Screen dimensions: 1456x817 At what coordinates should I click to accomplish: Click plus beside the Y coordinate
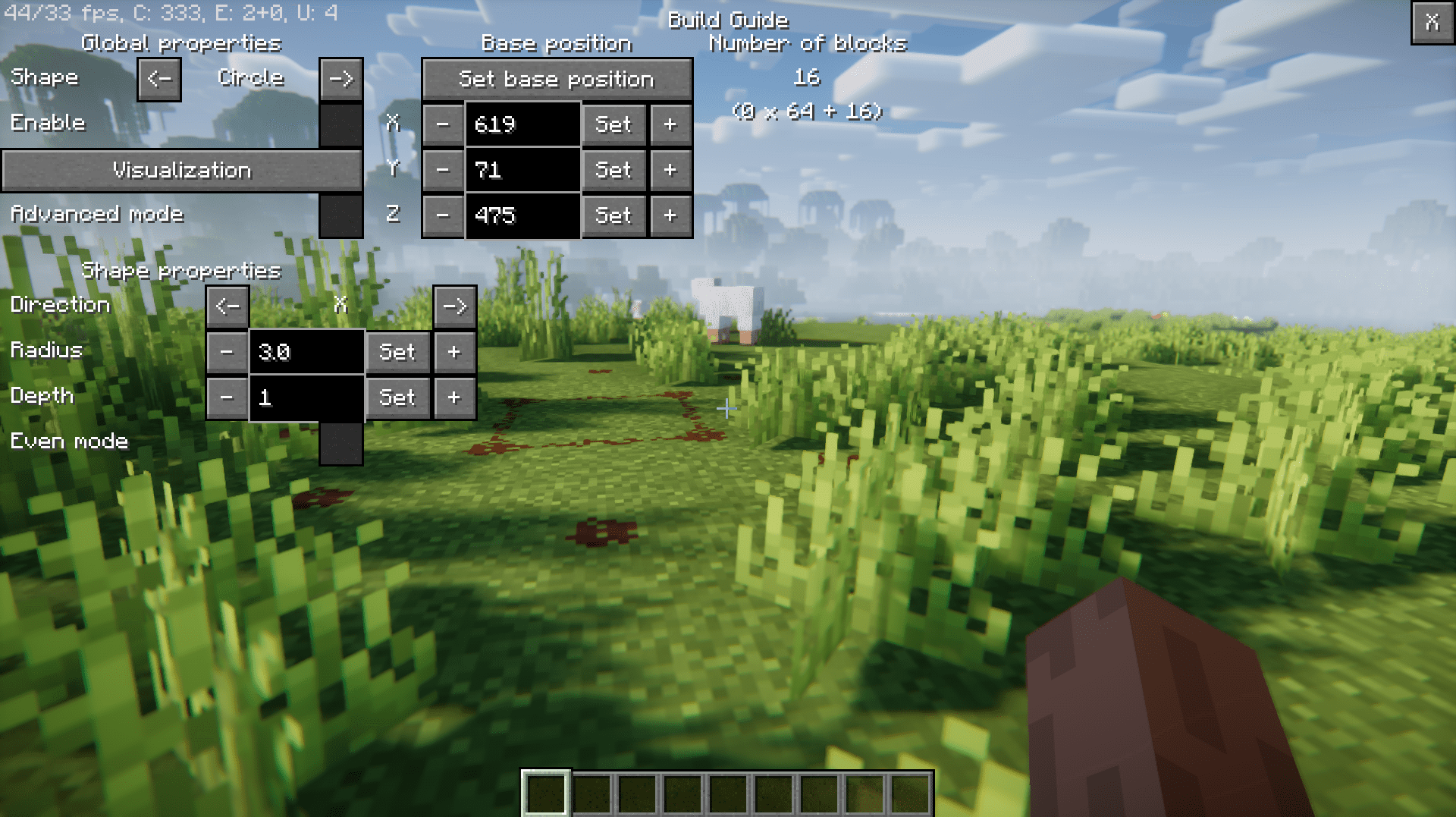[670, 170]
